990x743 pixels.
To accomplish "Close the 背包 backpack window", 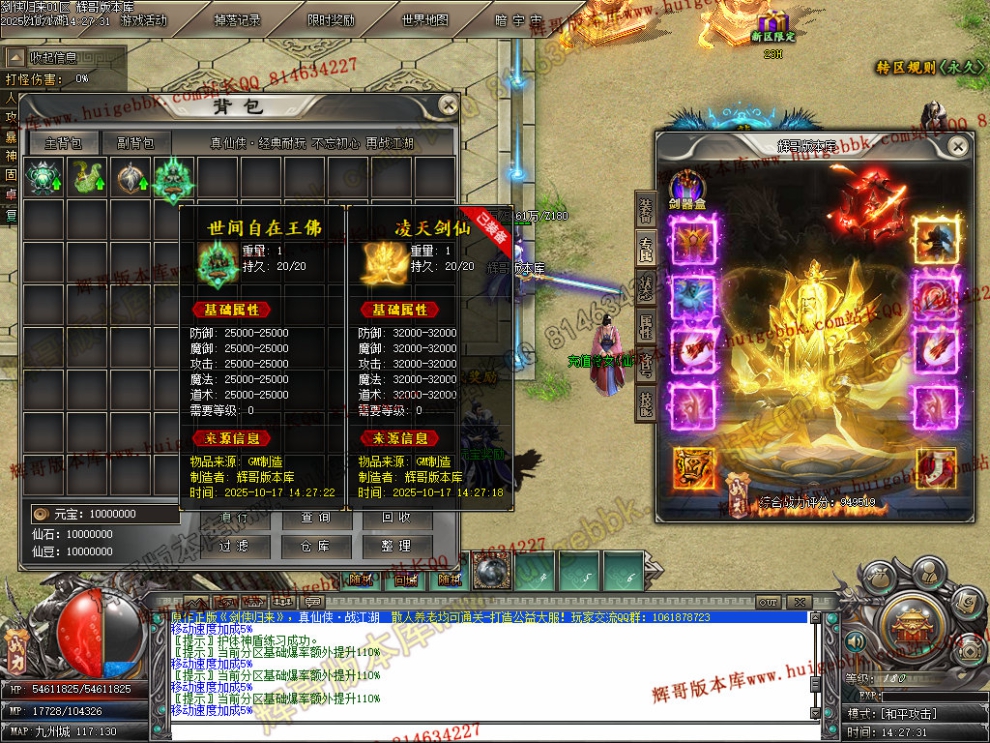I will (x=448, y=105).
